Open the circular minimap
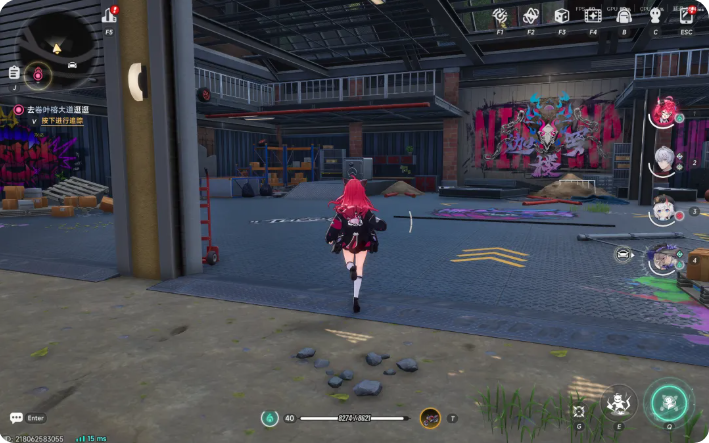Image resolution: width=709 pixels, height=443 pixels. point(56,47)
